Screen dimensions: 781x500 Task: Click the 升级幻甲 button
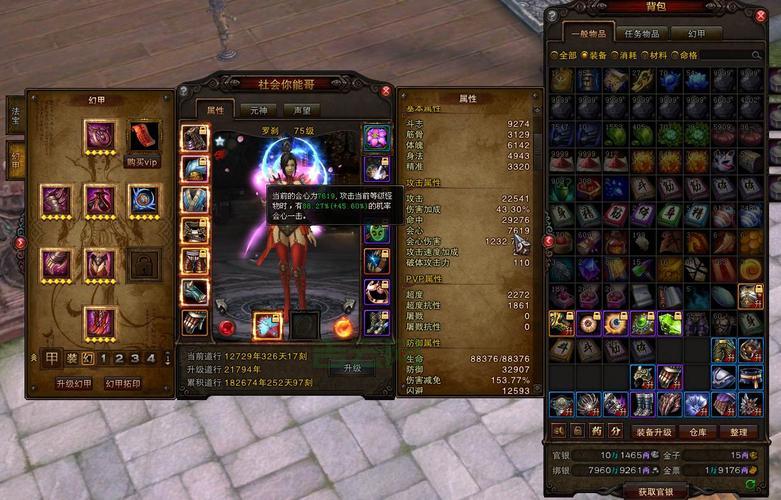(72, 384)
